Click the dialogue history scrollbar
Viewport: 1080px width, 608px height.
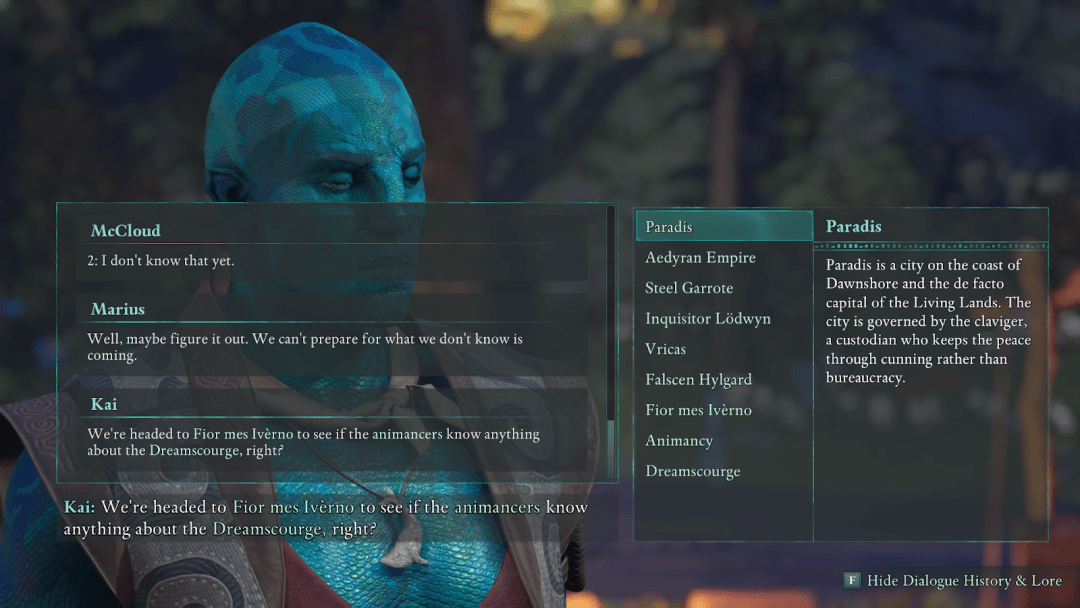point(611,440)
